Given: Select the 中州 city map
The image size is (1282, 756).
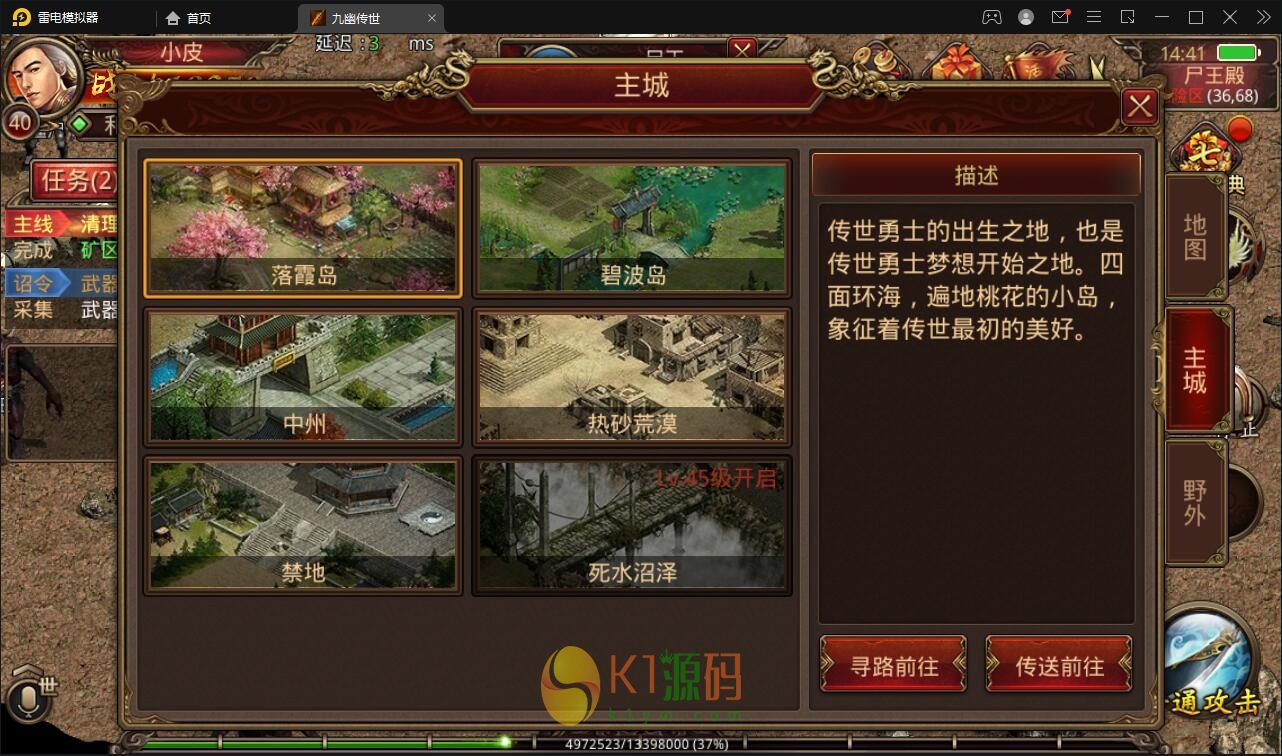Looking at the screenshot, I should pyautogui.click(x=302, y=378).
